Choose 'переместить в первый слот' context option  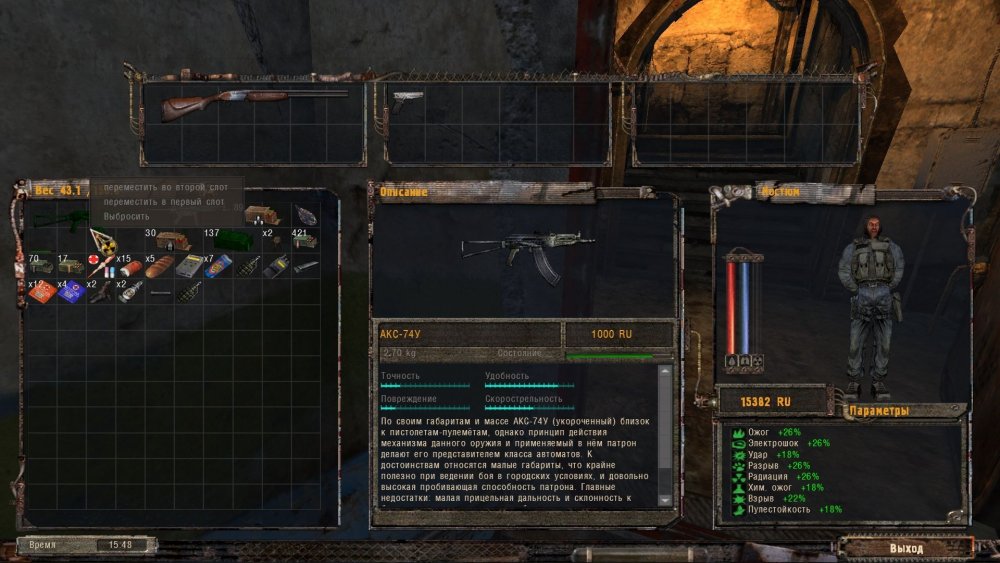tap(163, 201)
